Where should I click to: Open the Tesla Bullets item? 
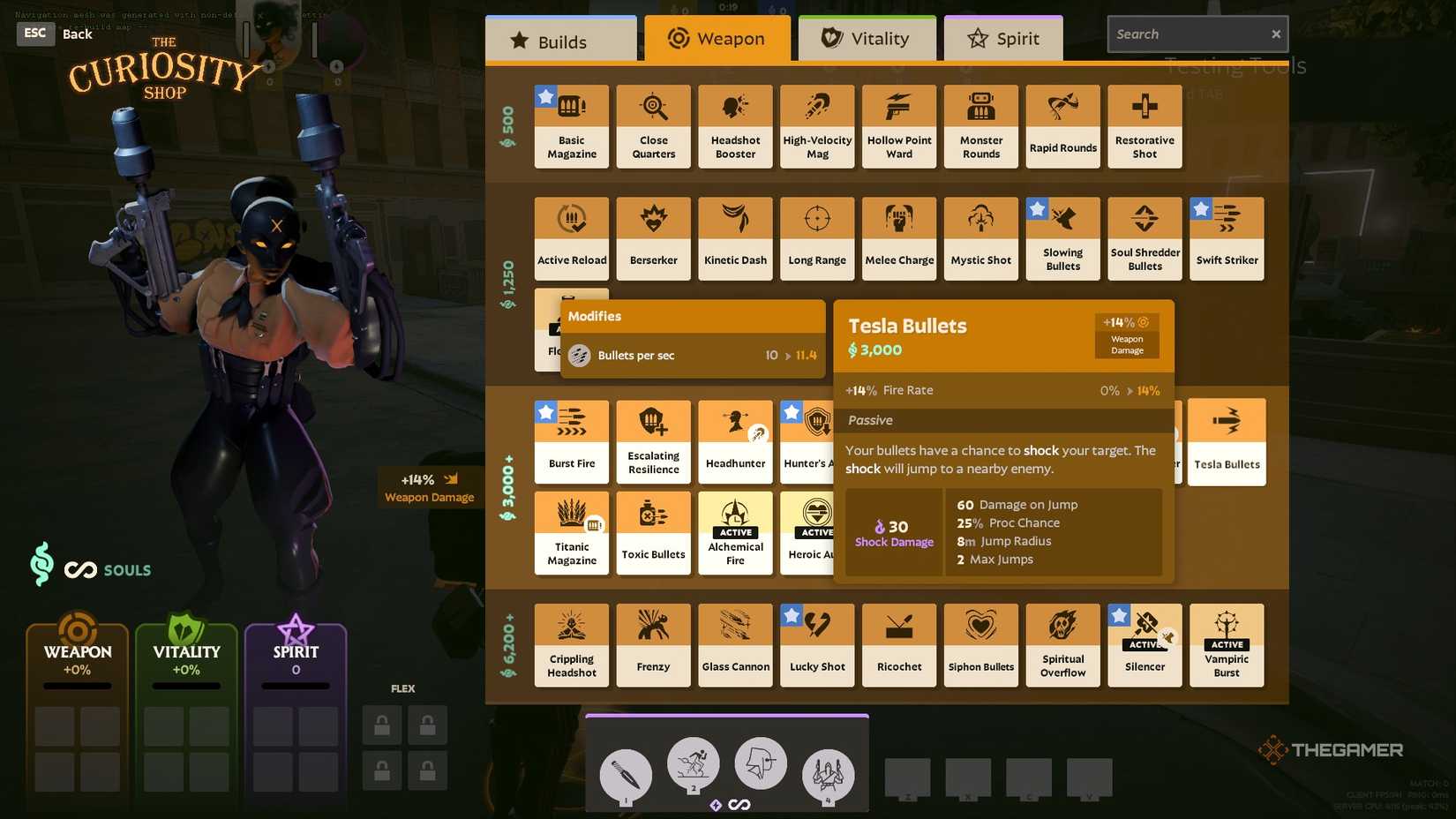click(1227, 441)
